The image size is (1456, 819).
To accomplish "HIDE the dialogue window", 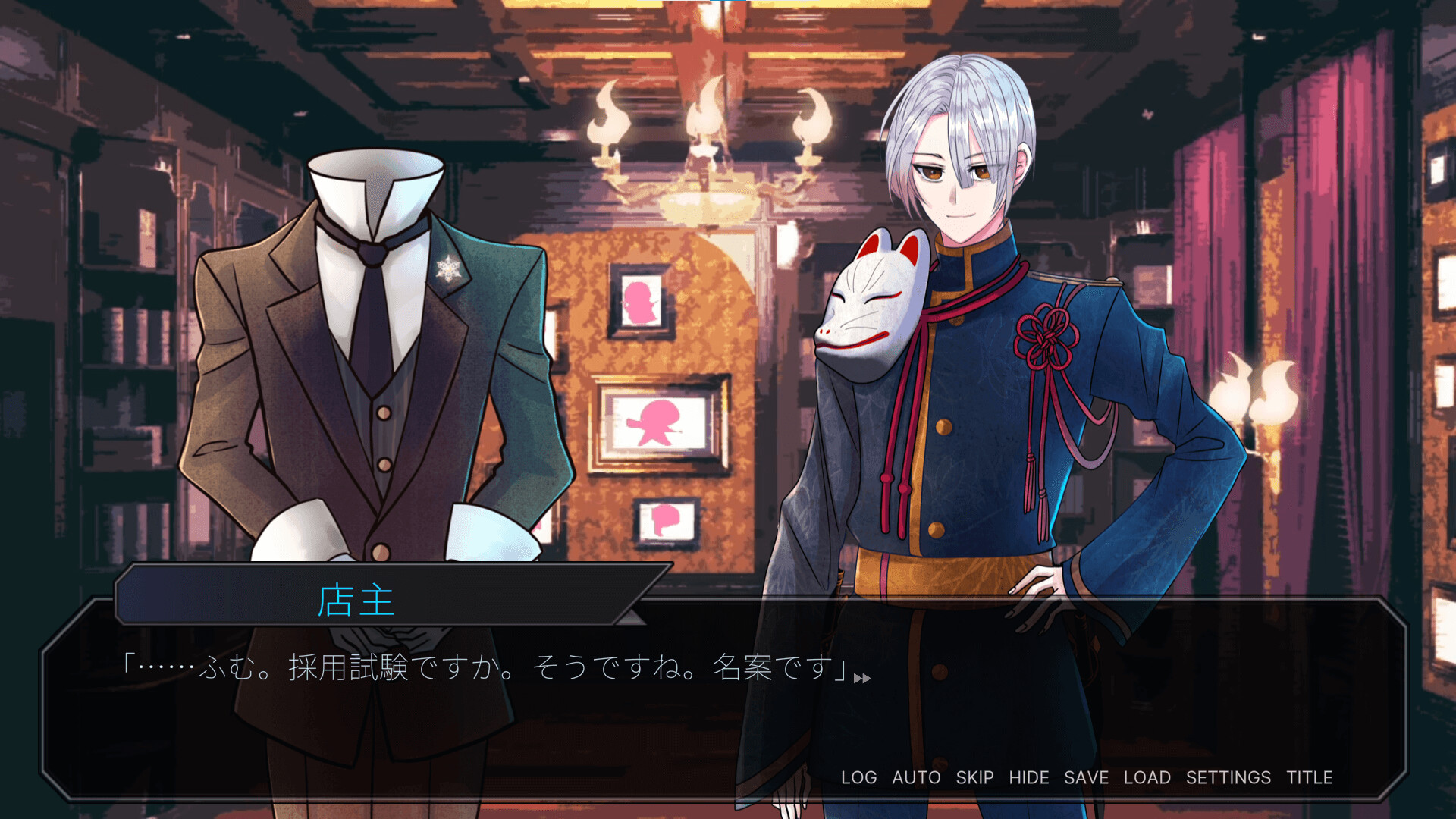I will (x=1029, y=777).
